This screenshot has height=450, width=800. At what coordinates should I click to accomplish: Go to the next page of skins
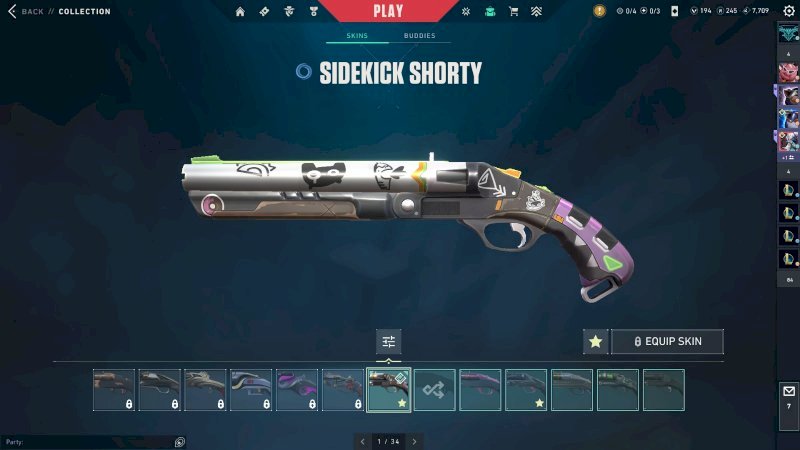(414, 441)
